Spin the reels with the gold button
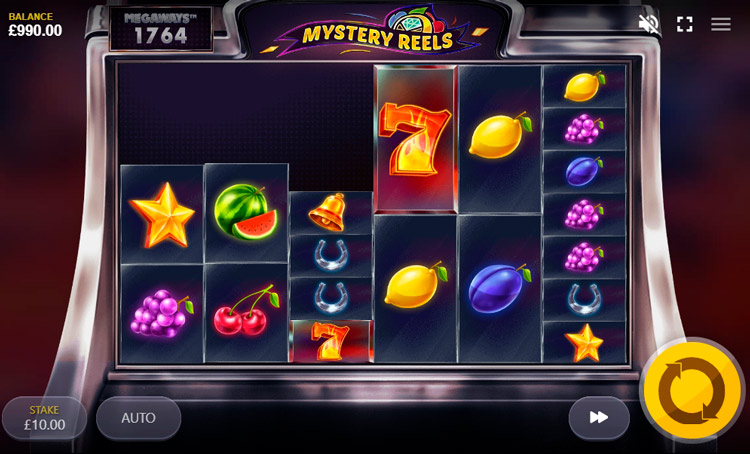 coord(691,390)
